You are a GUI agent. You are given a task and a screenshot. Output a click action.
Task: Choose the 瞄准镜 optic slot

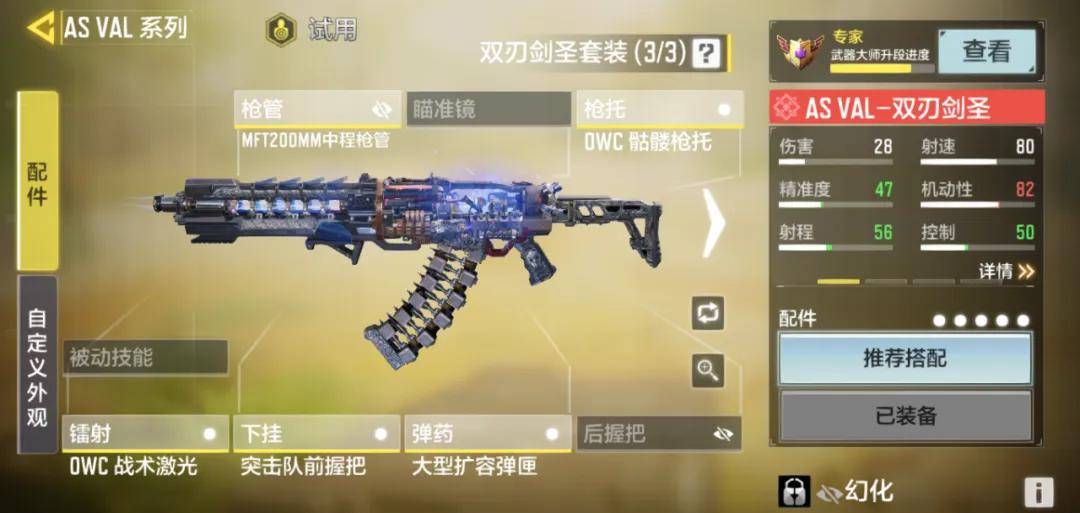[x=488, y=109]
